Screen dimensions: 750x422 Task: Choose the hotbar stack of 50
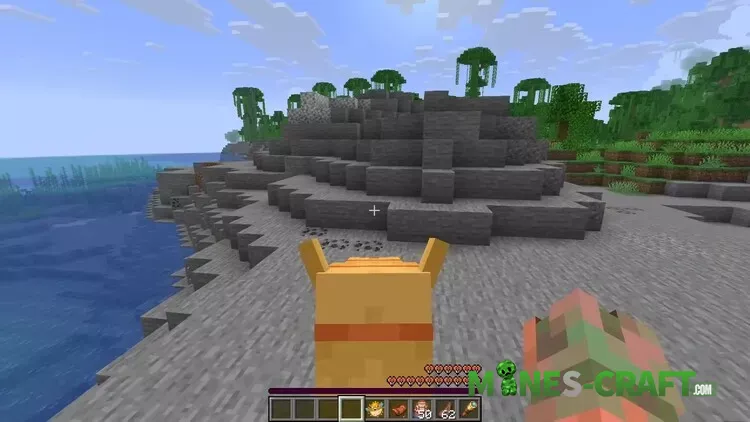[421, 408]
